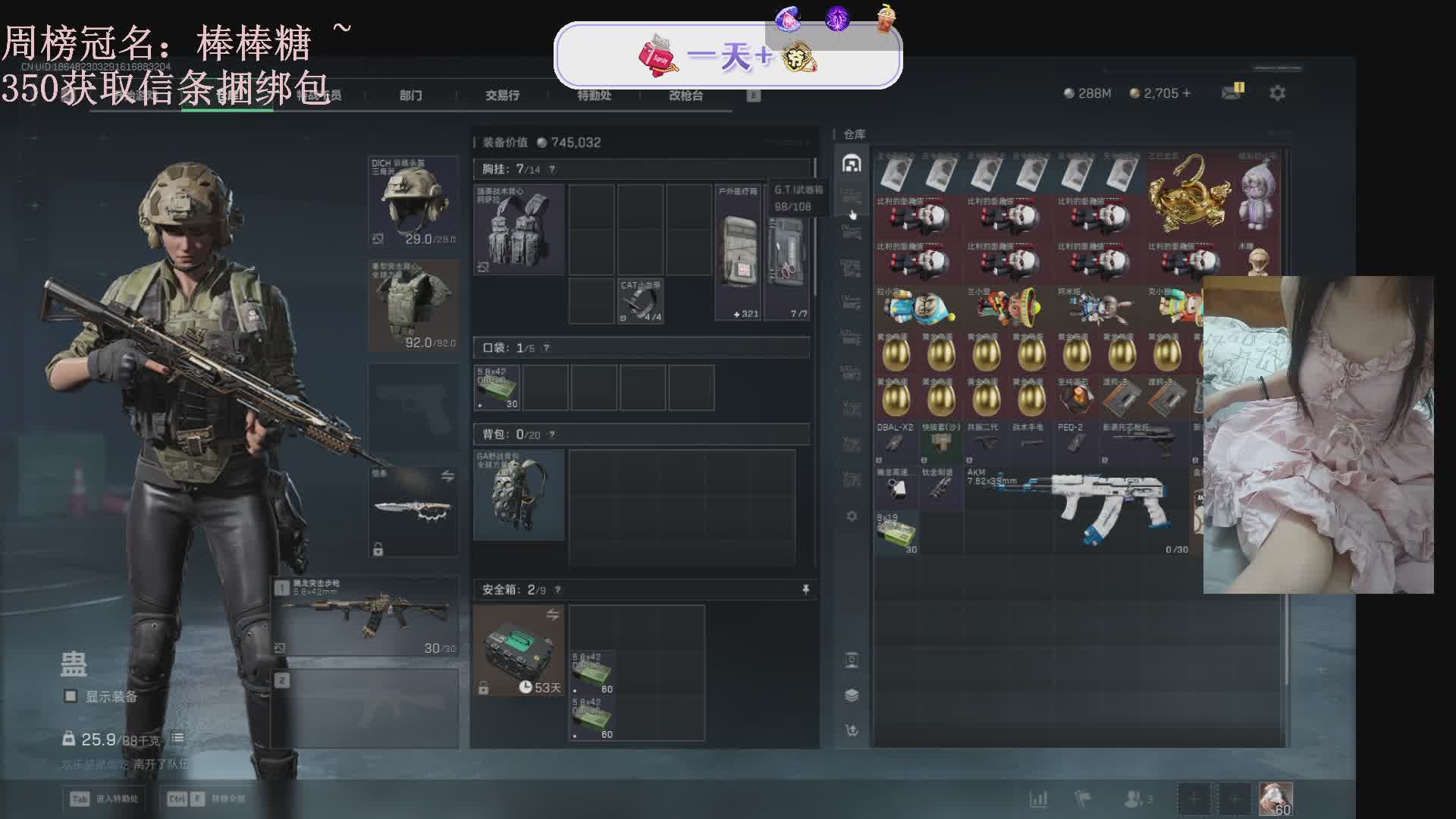The width and height of the screenshot is (1456, 819).
Task: Select the GA field backpack
Action: coord(519,494)
